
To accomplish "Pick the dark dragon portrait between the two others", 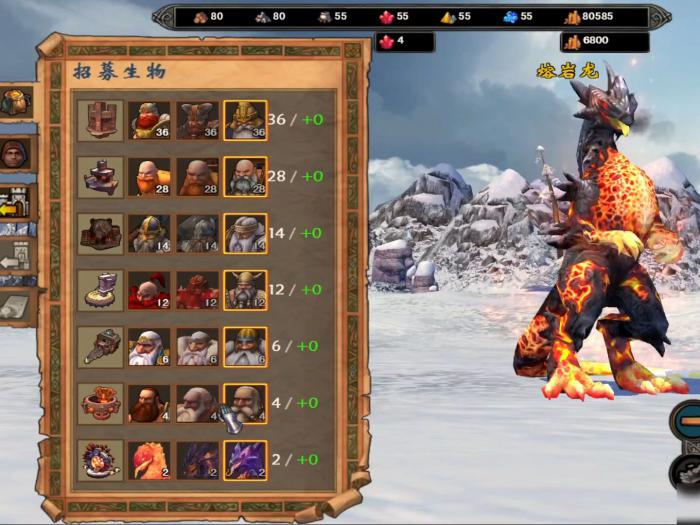I will (197, 459).
